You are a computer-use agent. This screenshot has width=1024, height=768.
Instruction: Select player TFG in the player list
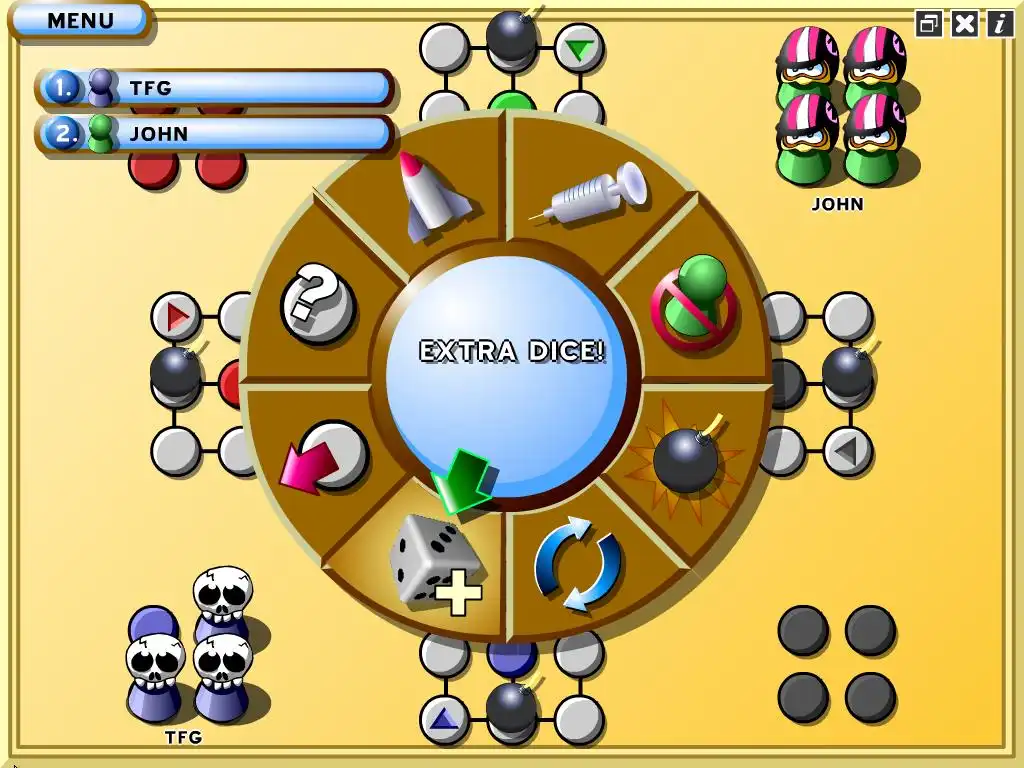coord(215,88)
